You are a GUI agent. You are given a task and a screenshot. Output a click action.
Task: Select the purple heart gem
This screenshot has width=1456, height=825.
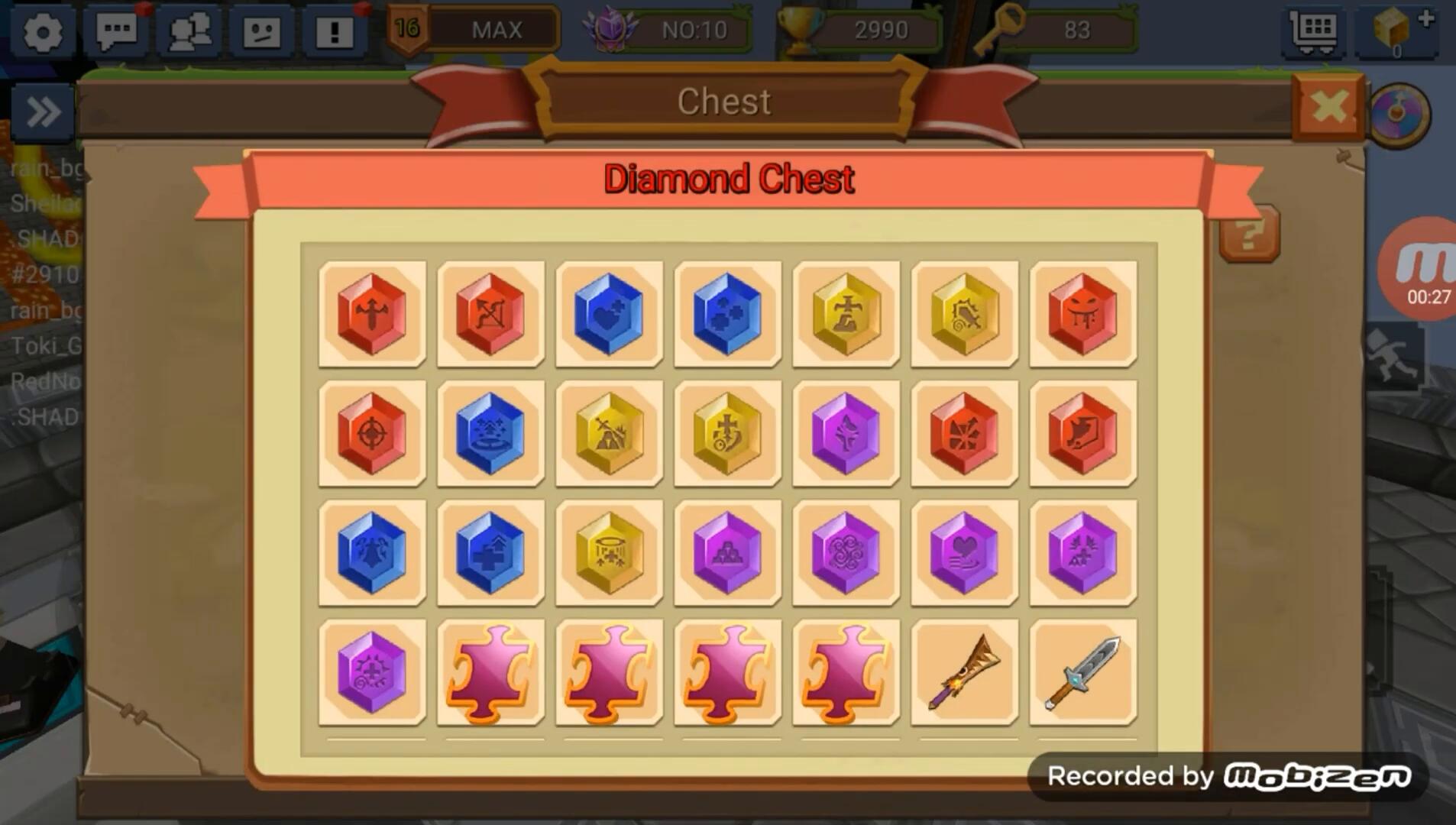(964, 552)
